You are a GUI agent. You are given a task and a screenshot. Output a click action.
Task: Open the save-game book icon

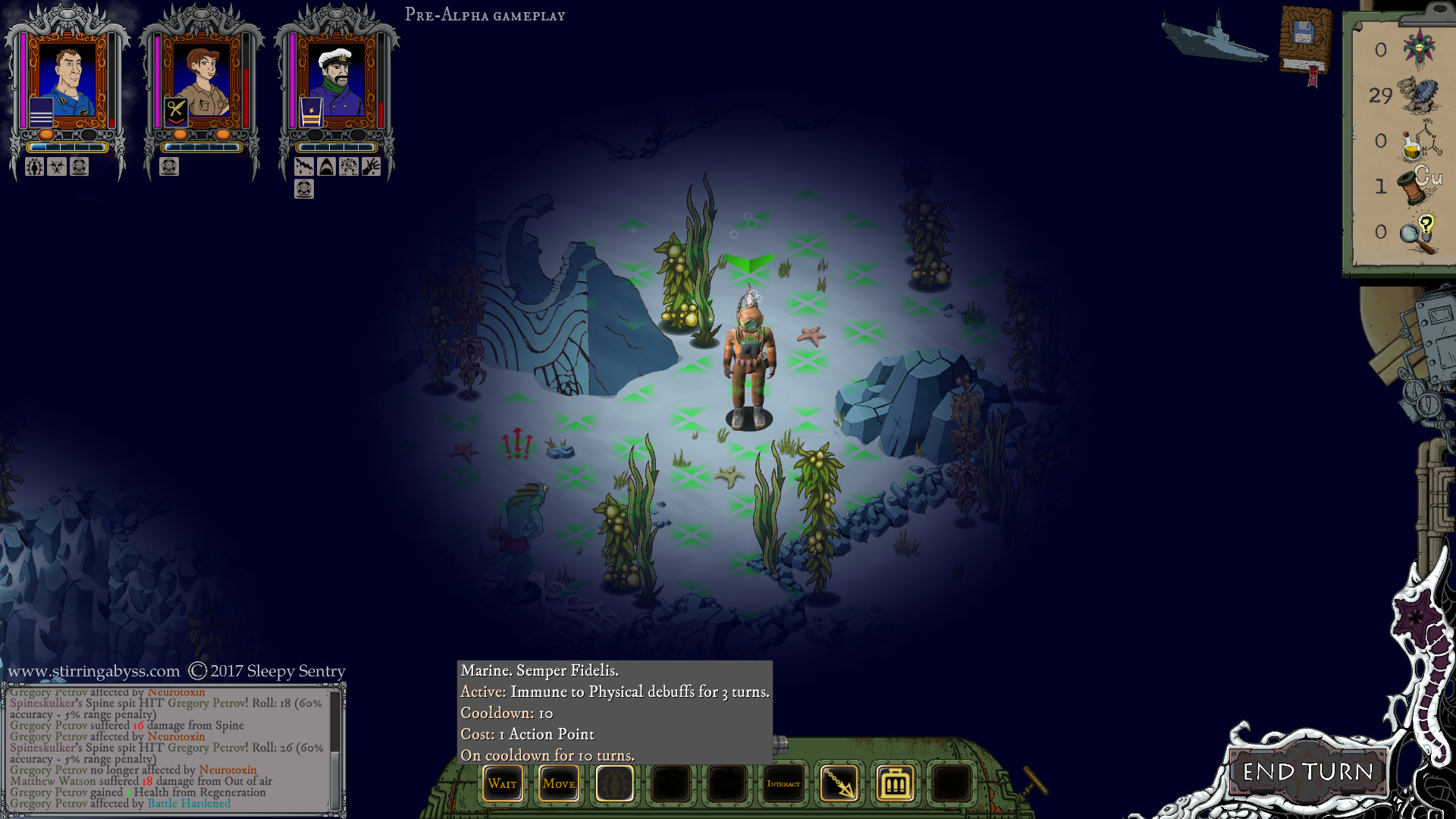click(x=1304, y=42)
